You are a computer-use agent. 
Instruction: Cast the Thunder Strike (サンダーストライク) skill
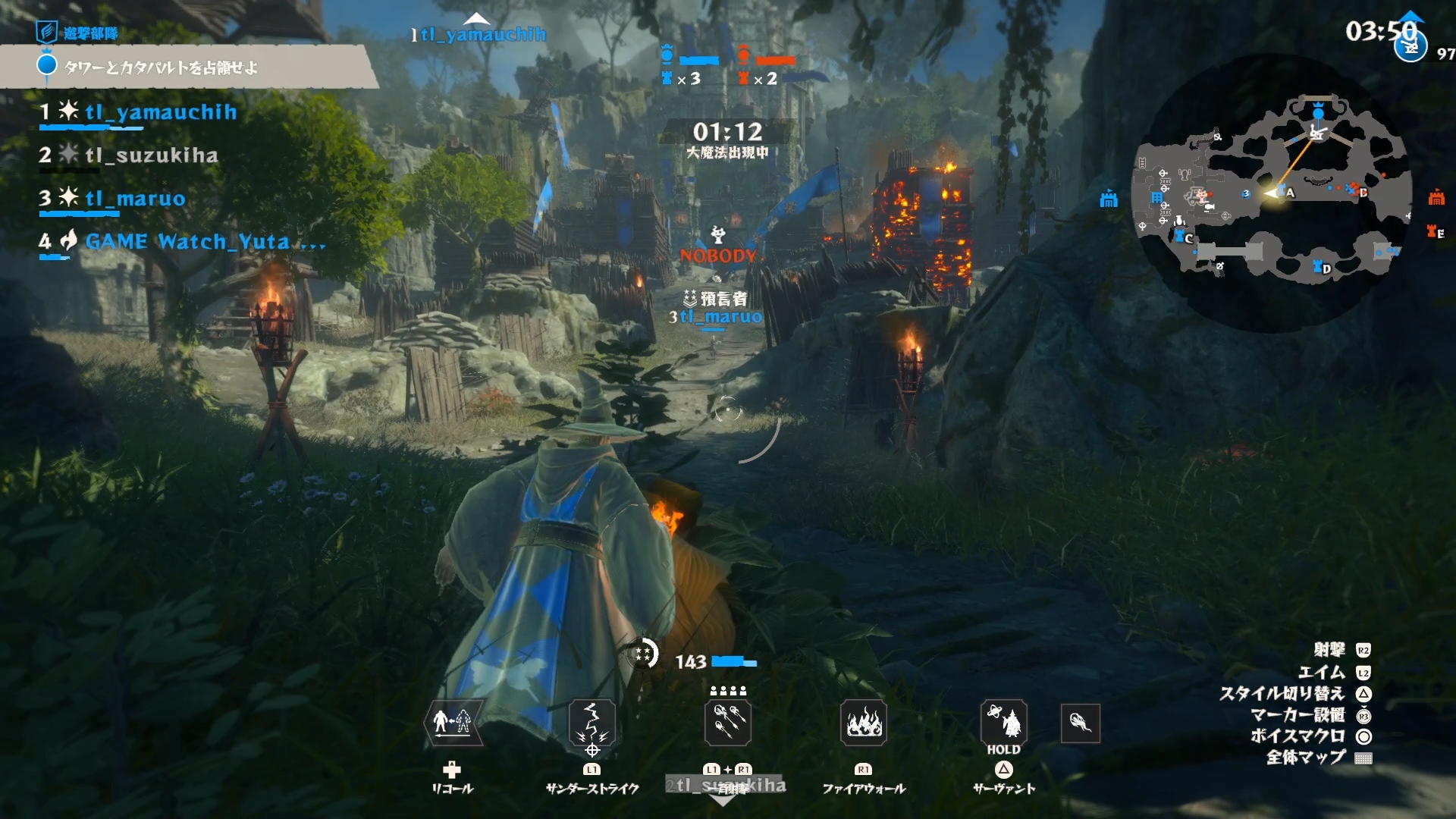click(591, 721)
